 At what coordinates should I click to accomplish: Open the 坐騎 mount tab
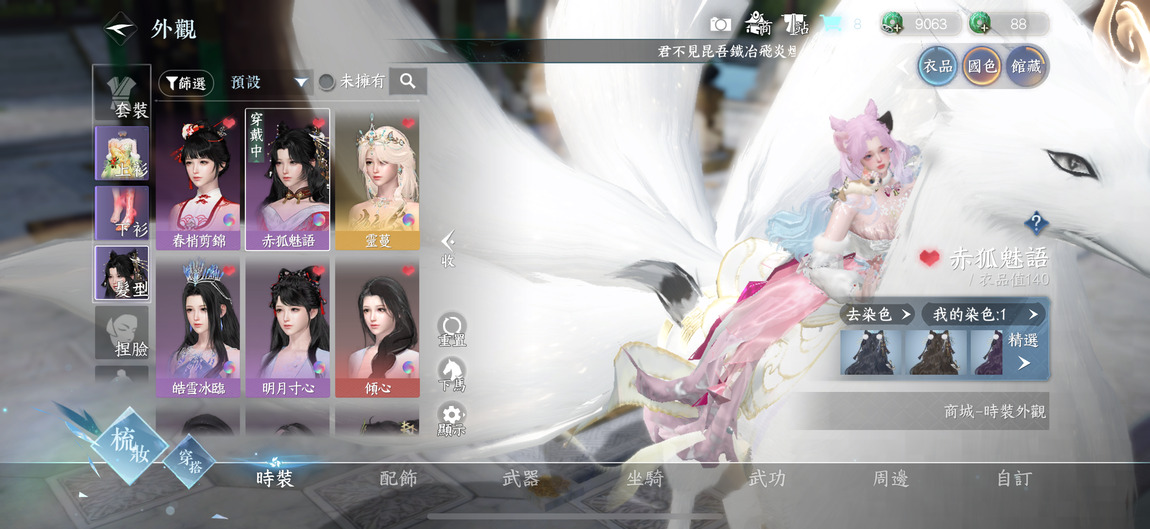[x=644, y=479]
